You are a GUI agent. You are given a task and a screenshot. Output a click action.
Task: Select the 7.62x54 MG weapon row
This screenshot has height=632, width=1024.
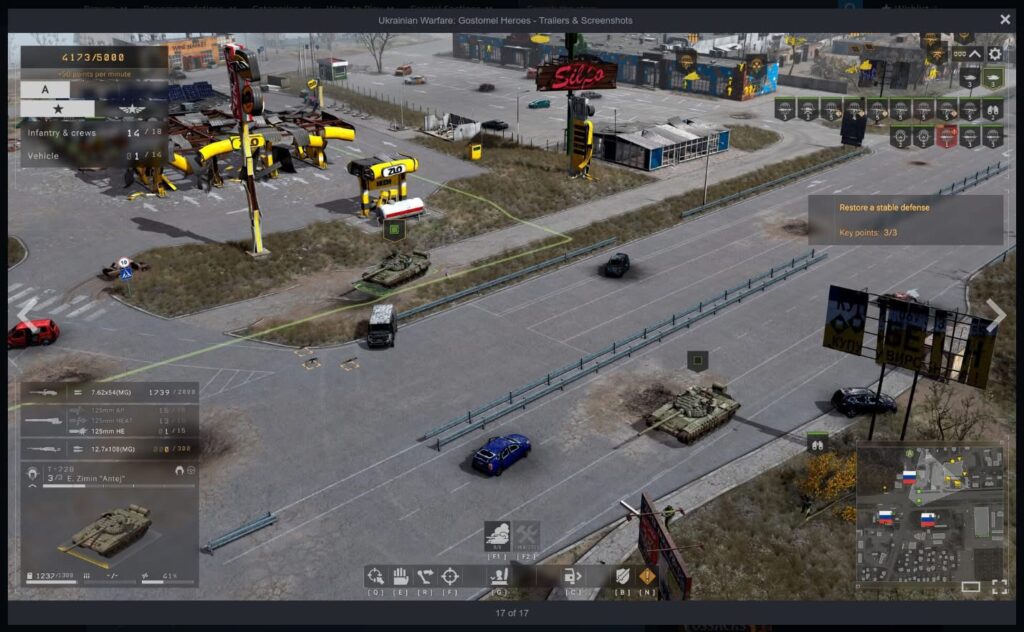tap(109, 393)
